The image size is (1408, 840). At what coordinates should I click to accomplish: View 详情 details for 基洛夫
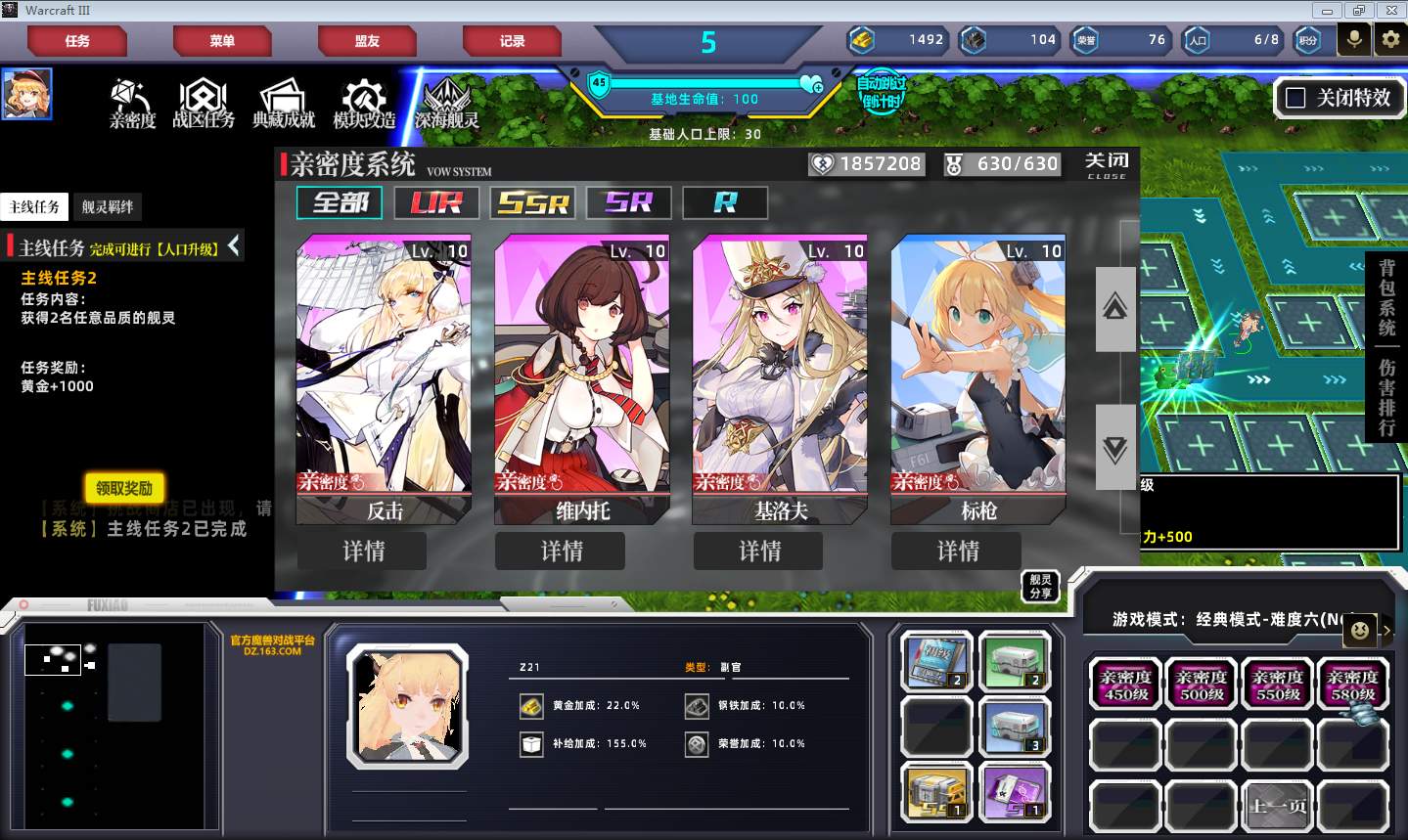759,552
